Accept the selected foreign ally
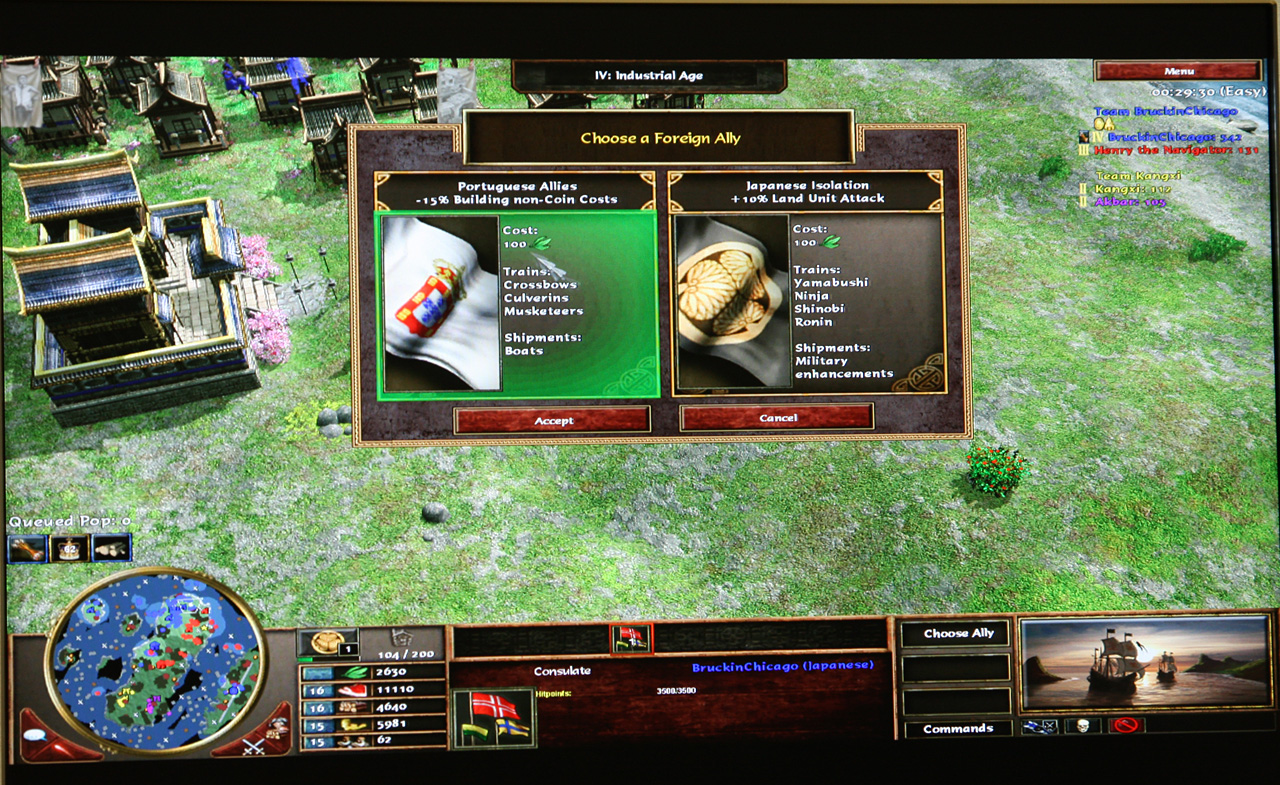 point(552,420)
